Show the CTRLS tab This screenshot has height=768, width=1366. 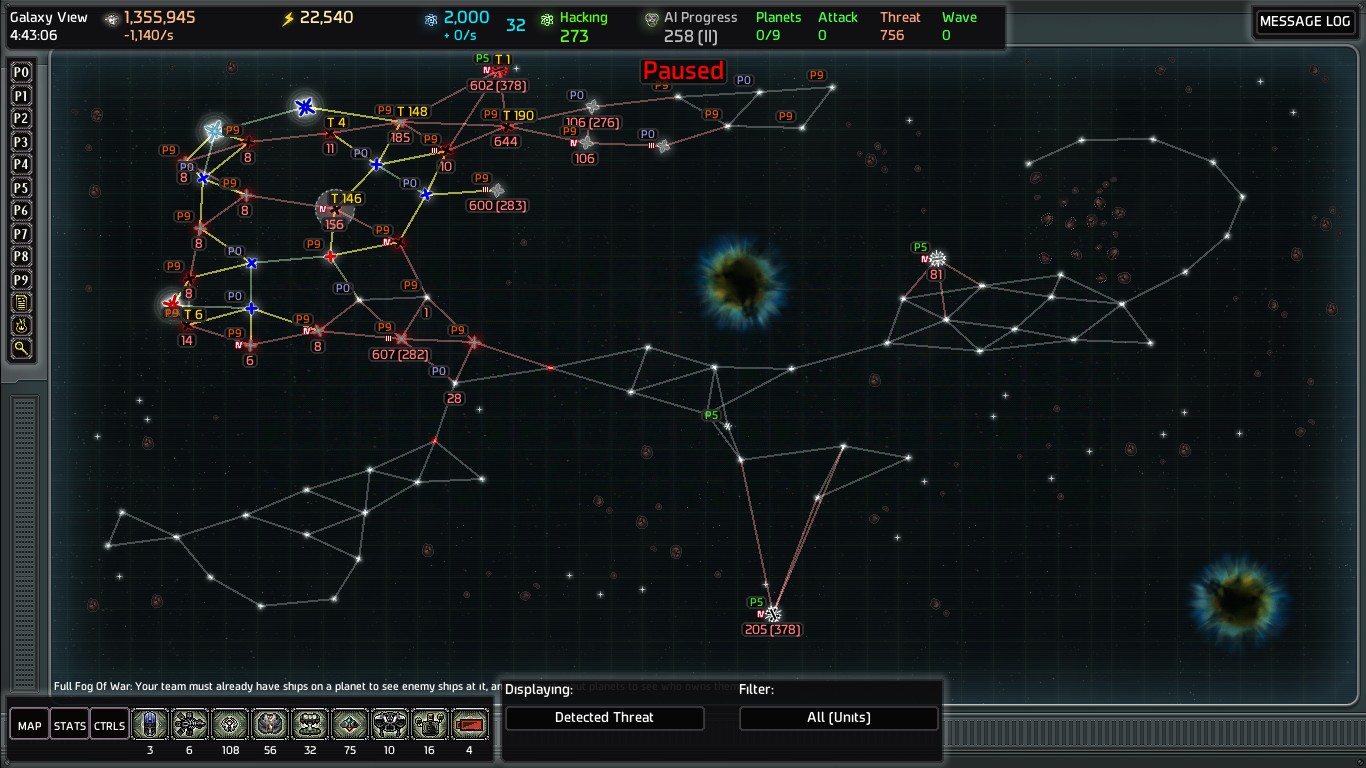(109, 726)
